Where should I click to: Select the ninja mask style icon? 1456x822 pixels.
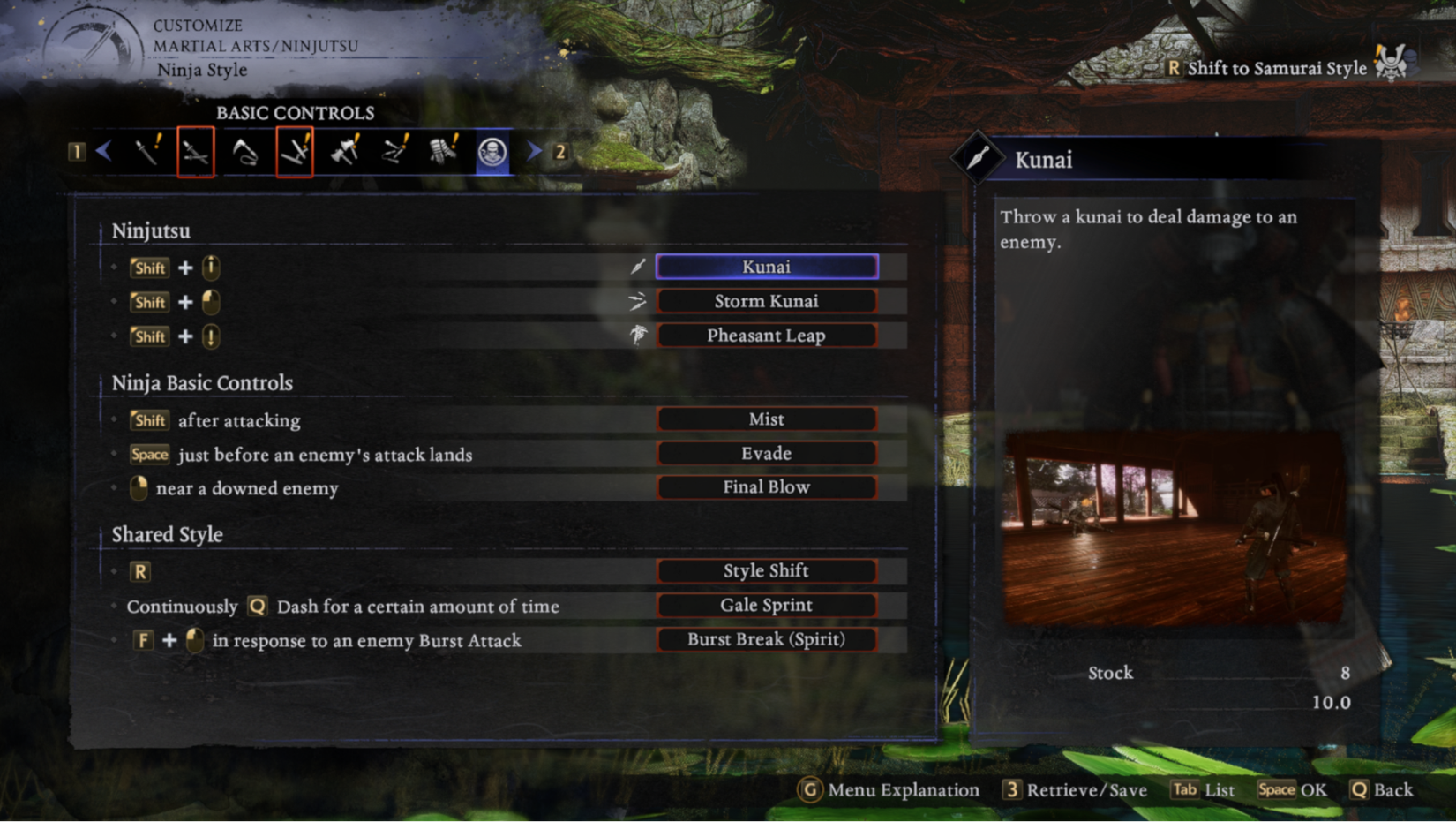coord(492,151)
